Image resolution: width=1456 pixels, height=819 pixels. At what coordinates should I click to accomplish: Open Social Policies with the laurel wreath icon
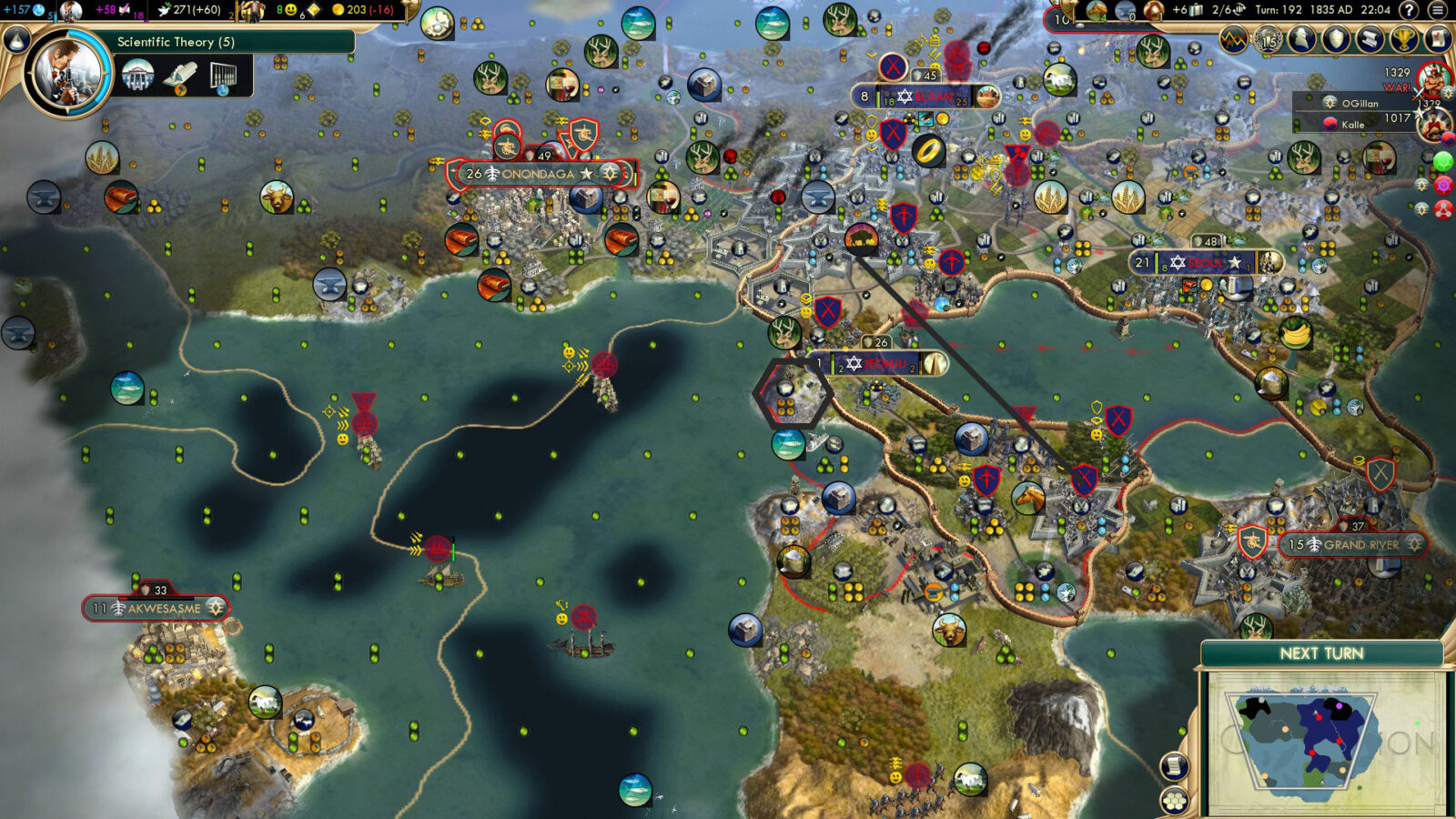point(1269,39)
